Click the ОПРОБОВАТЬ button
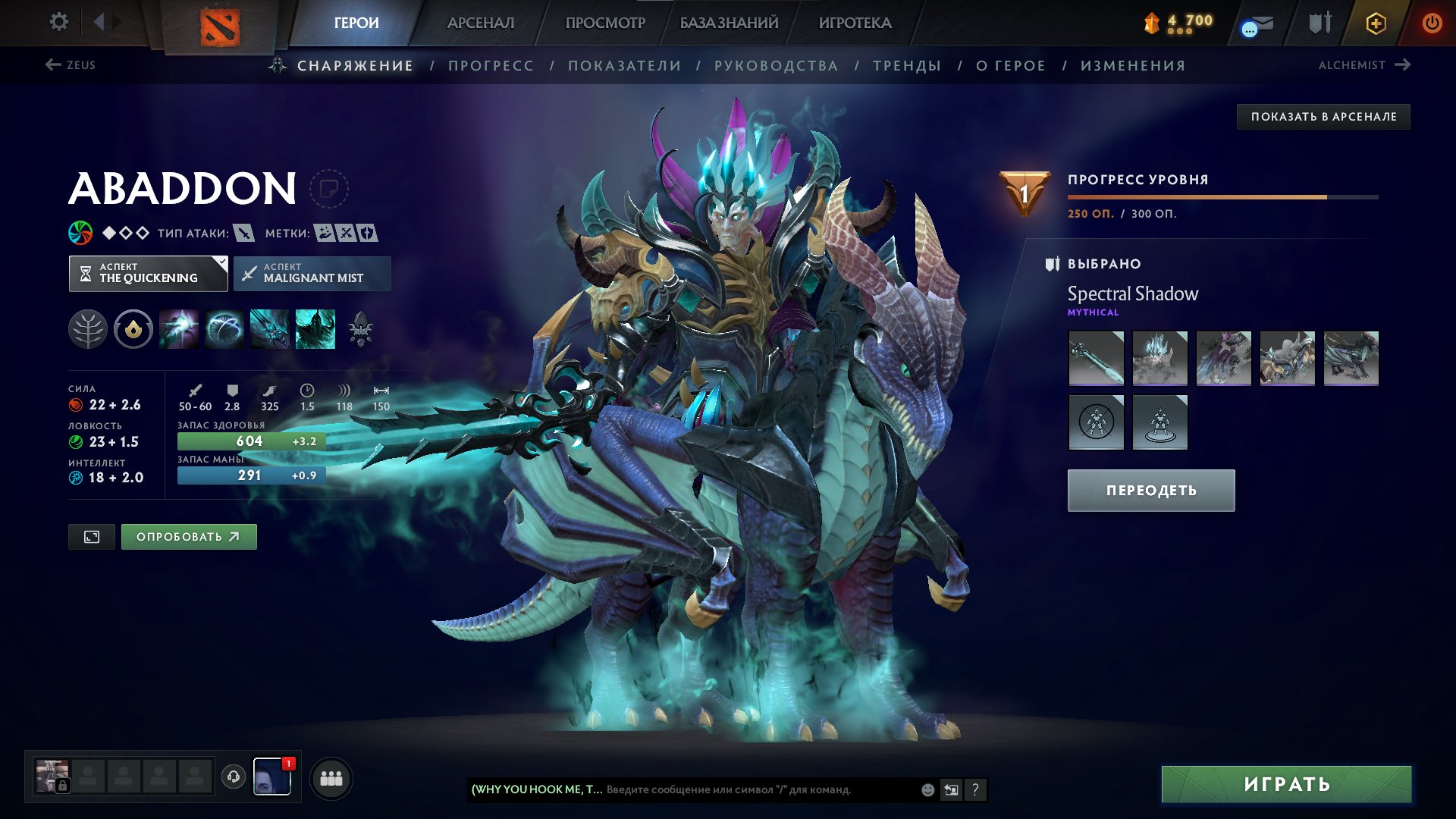This screenshot has height=819, width=1456. [188, 536]
